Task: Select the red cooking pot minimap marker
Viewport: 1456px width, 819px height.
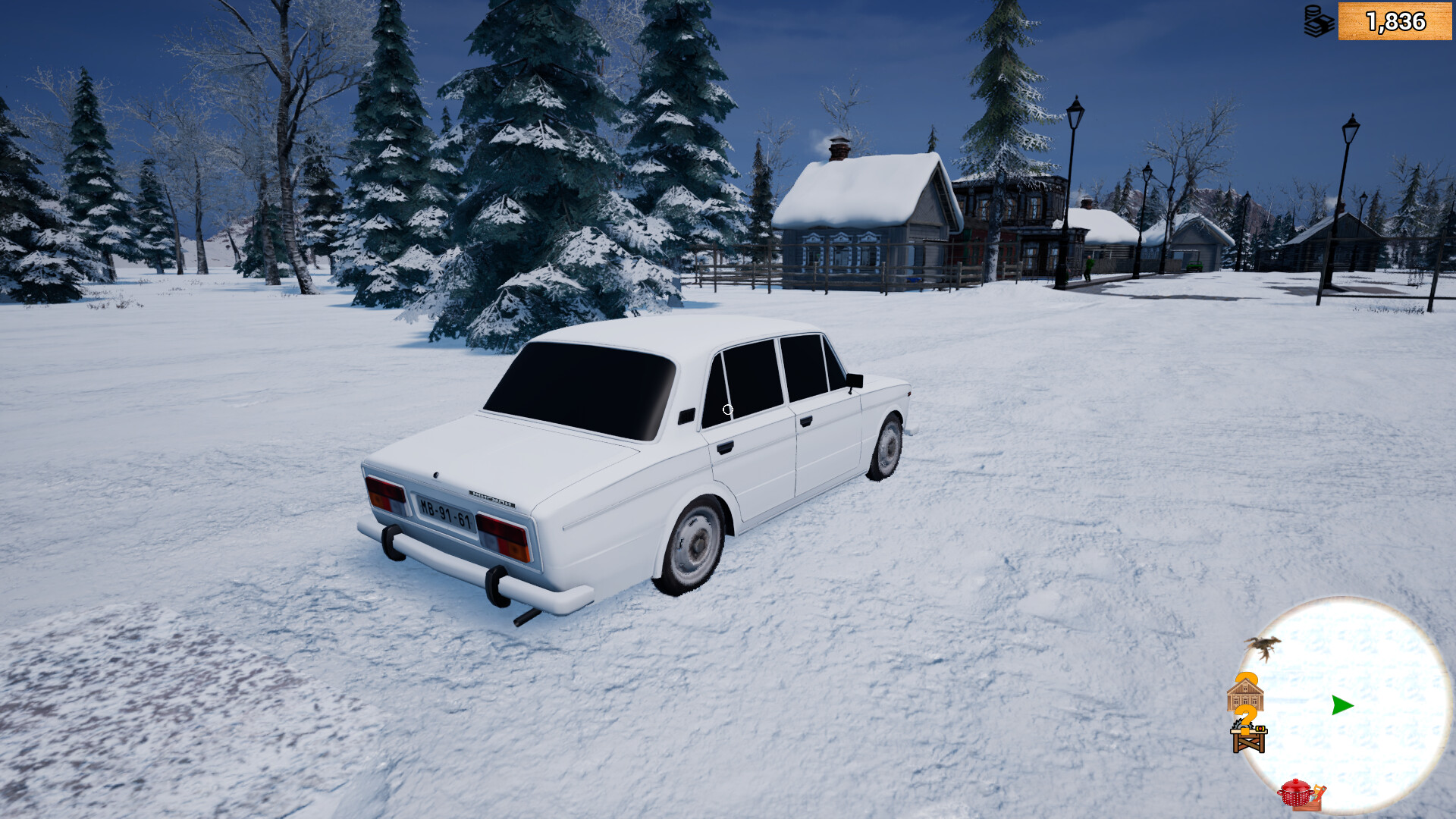Action: click(x=1295, y=792)
